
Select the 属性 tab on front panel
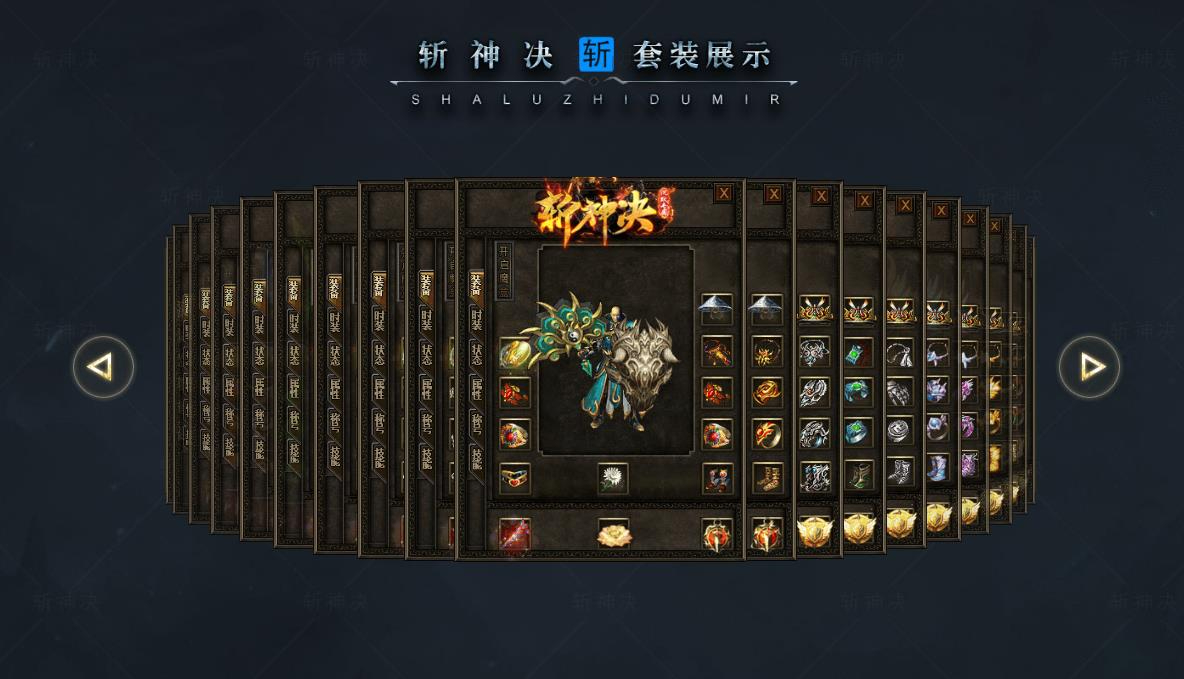coord(476,386)
